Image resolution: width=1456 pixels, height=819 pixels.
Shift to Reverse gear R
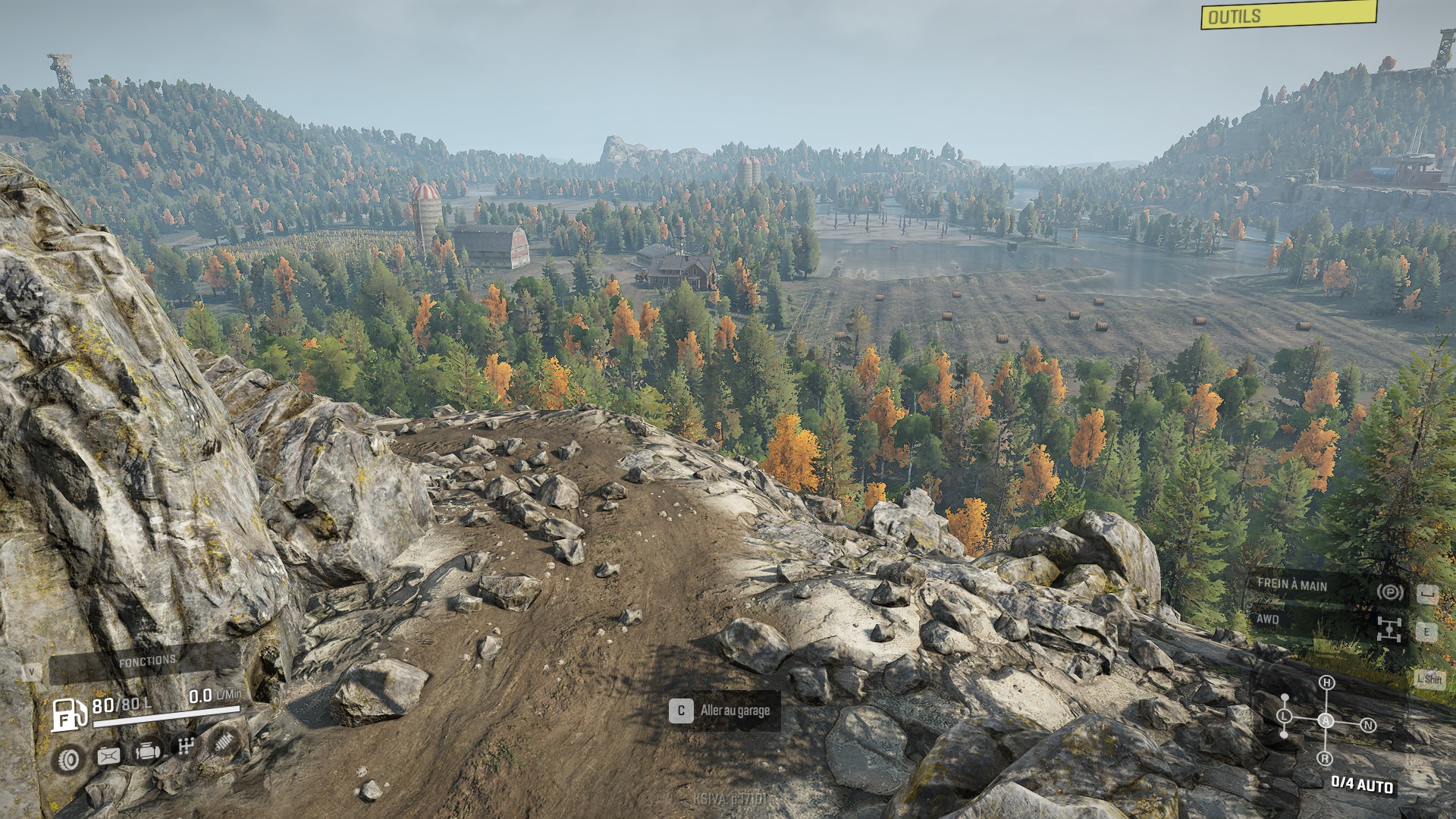(1325, 758)
